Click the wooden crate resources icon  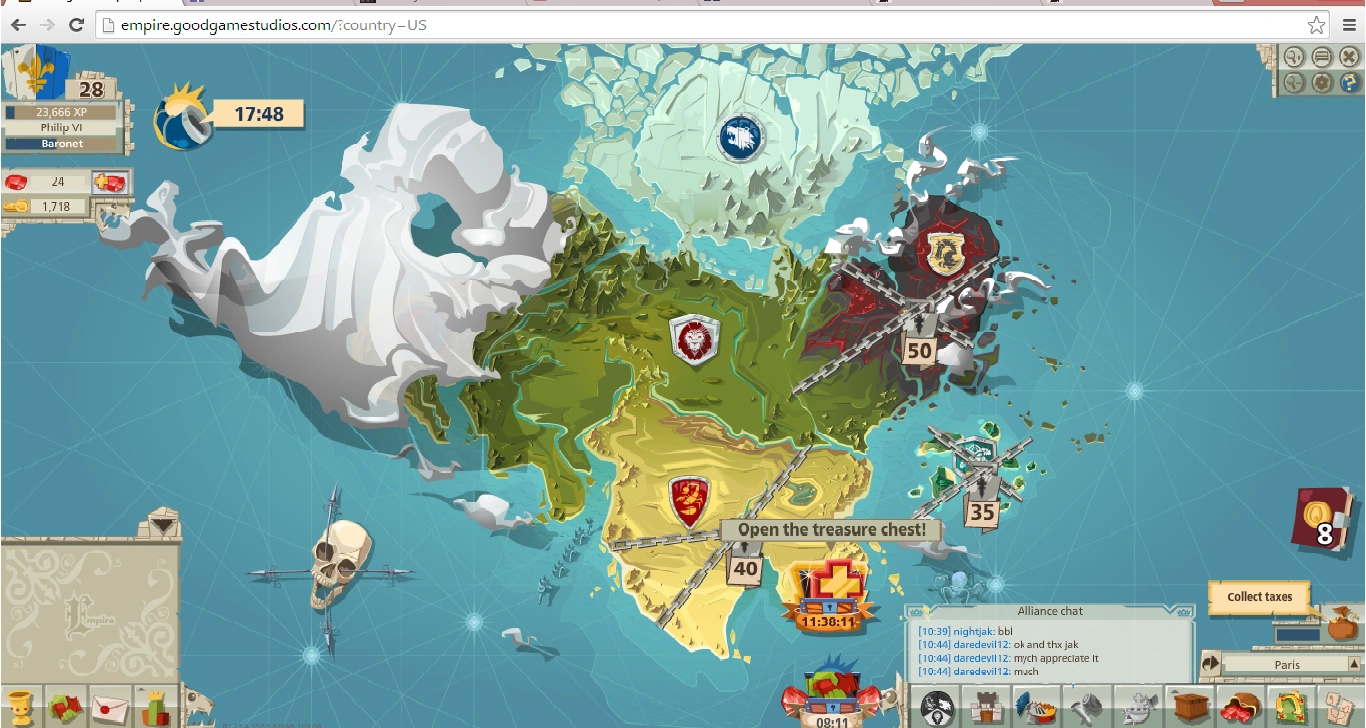point(1191,705)
